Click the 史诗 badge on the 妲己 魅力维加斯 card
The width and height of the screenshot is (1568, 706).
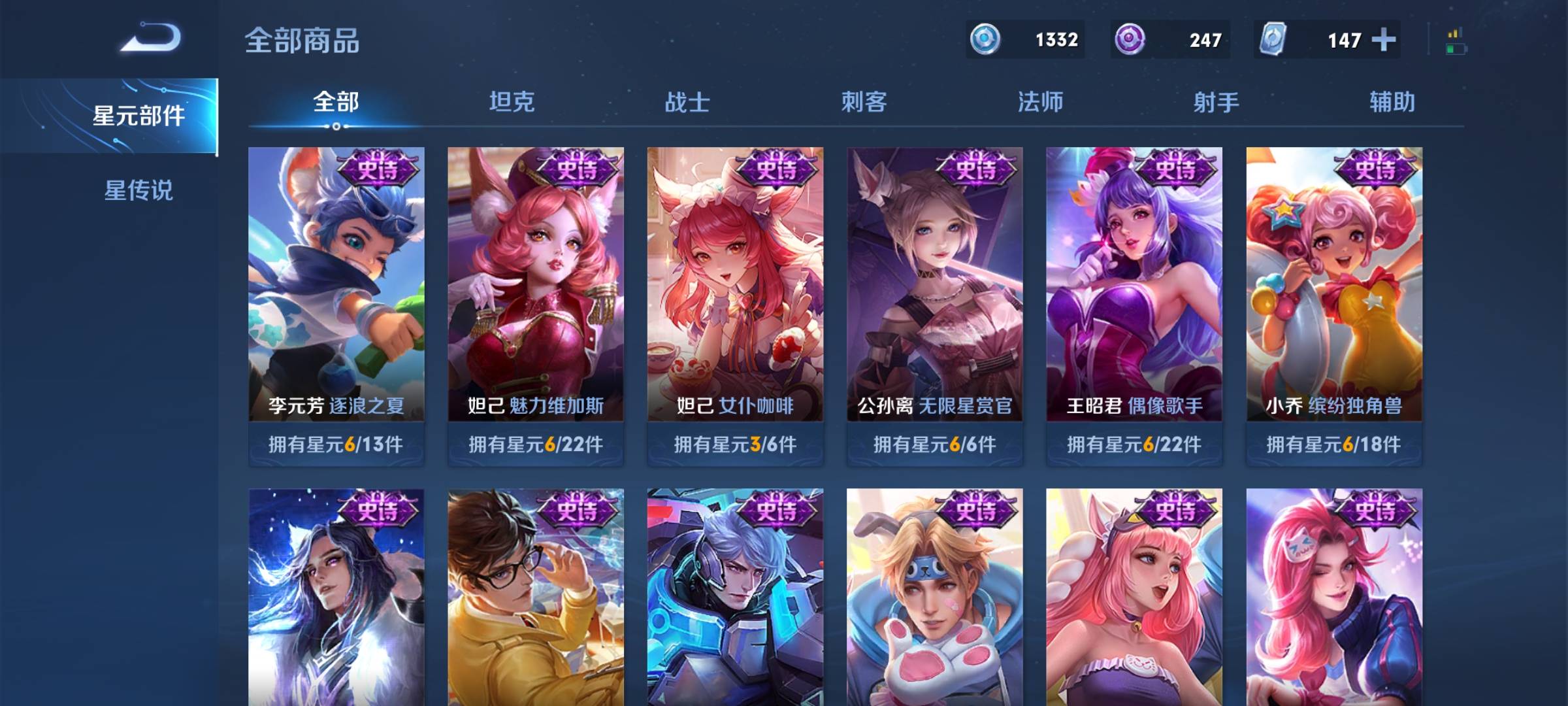577,168
